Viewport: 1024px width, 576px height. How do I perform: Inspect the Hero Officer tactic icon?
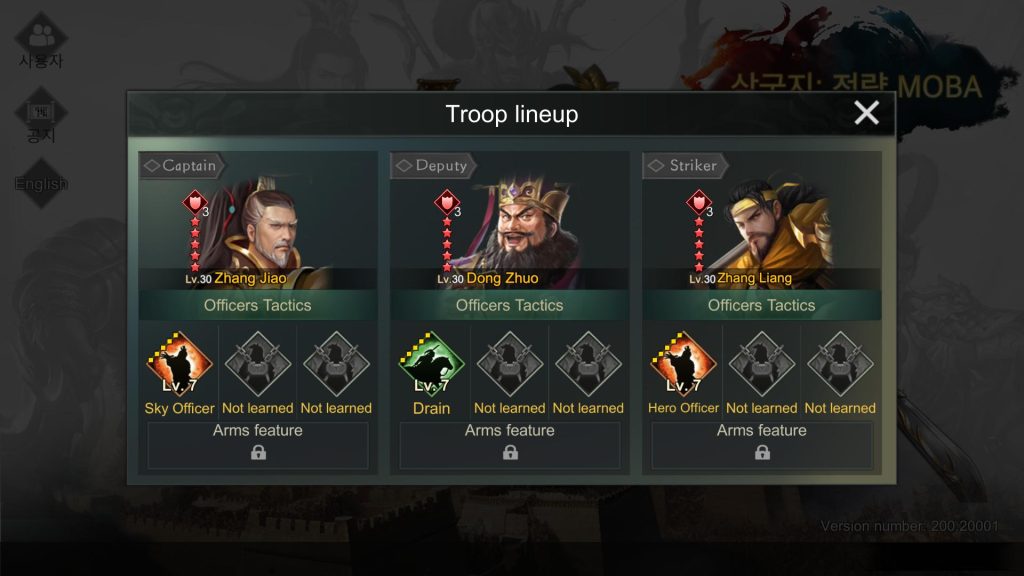683,366
